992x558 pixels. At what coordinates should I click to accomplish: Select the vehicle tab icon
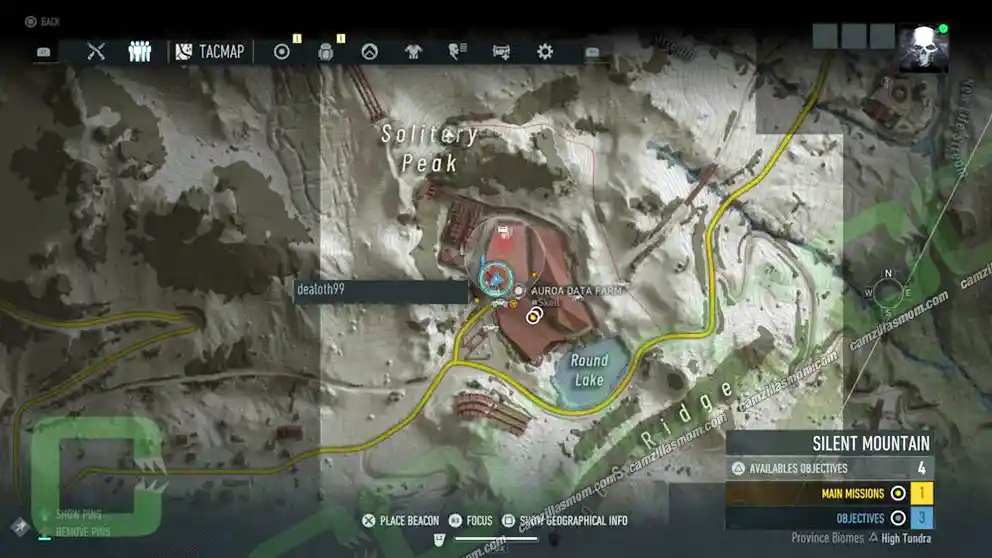coord(502,51)
